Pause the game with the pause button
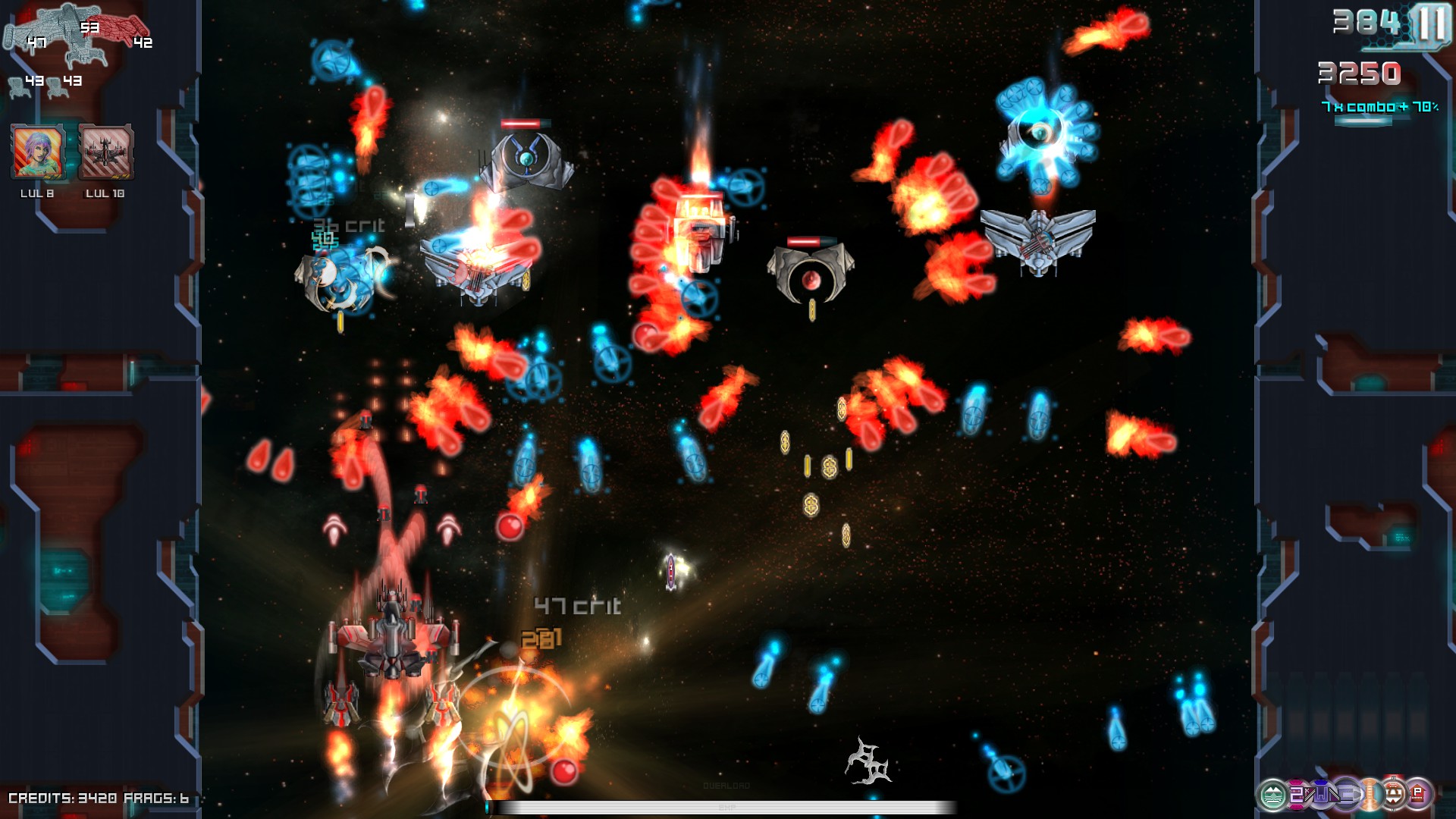 coord(1432,25)
